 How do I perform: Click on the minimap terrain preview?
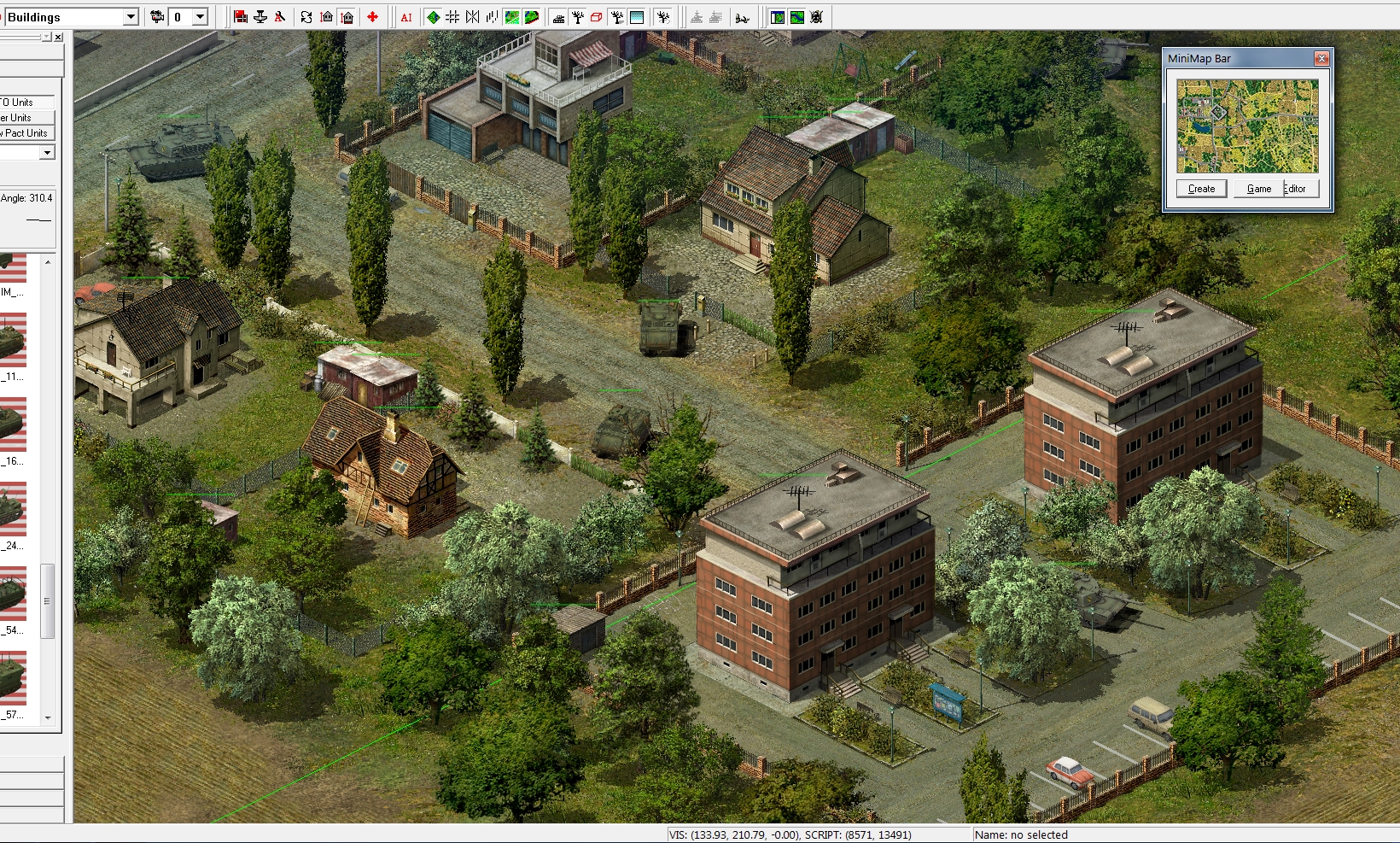1247,126
